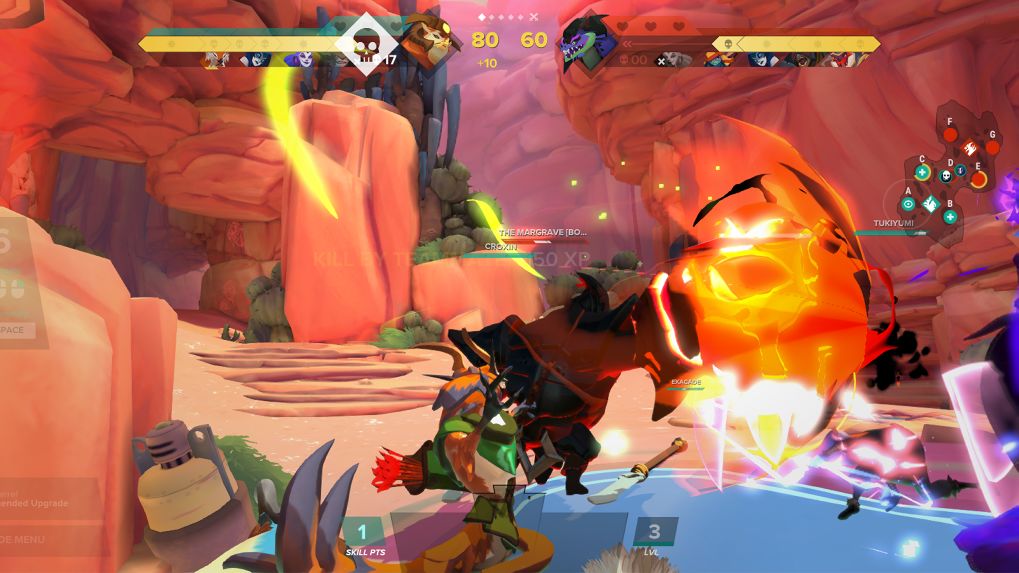Click the red enemy guardian minimap icon

tap(969, 146)
